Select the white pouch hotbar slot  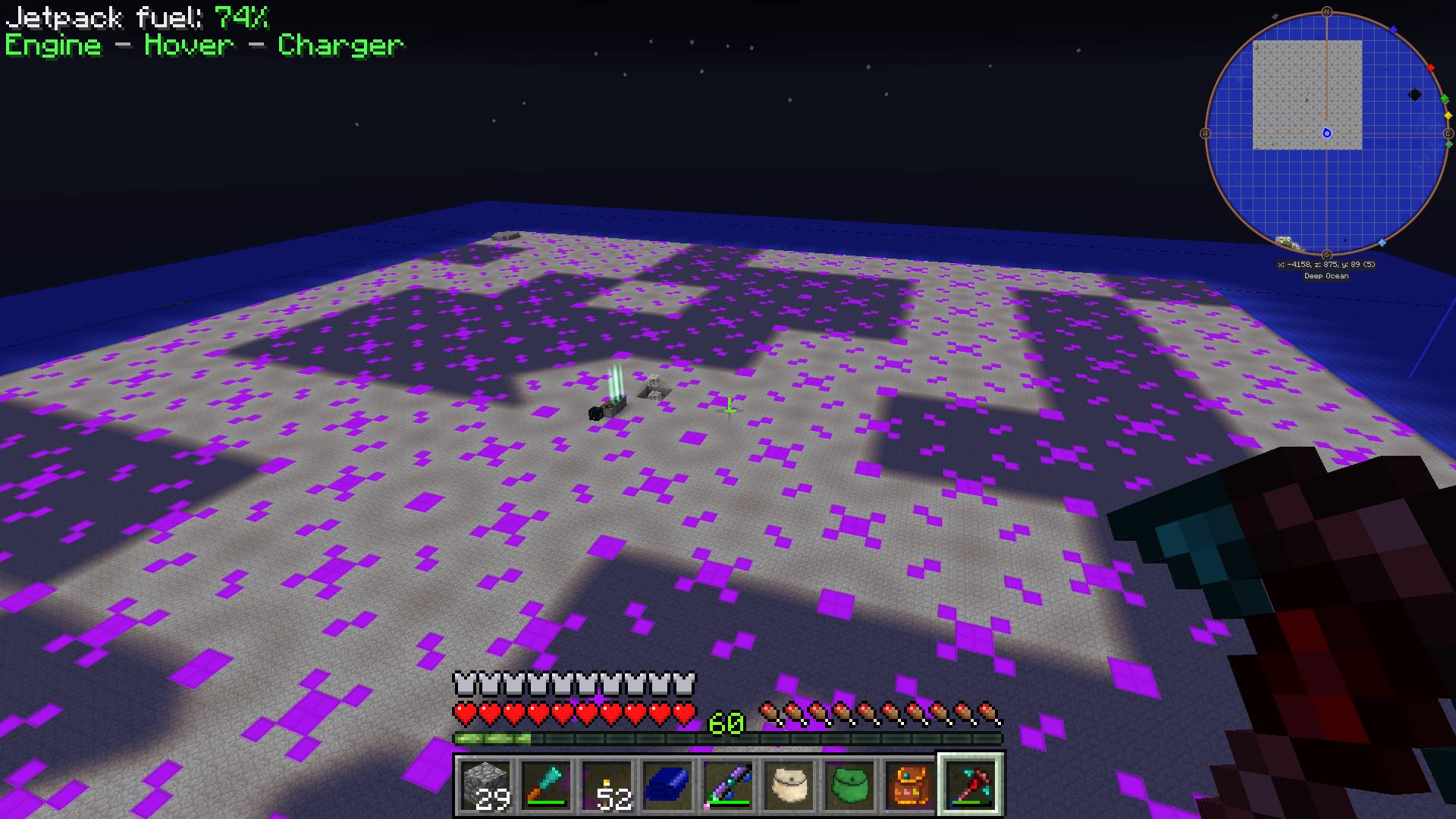[789, 784]
